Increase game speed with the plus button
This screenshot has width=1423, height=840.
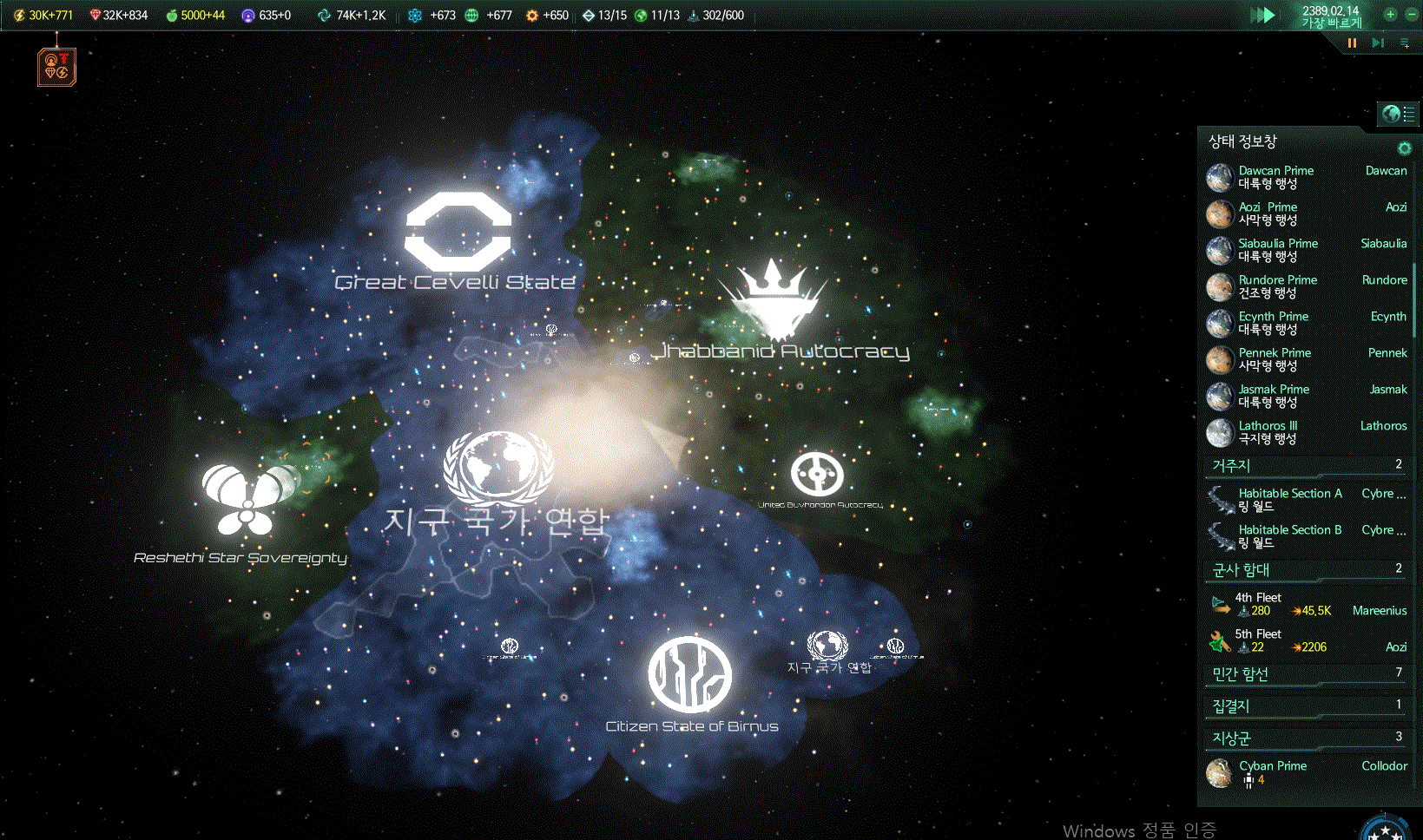click(x=1390, y=15)
